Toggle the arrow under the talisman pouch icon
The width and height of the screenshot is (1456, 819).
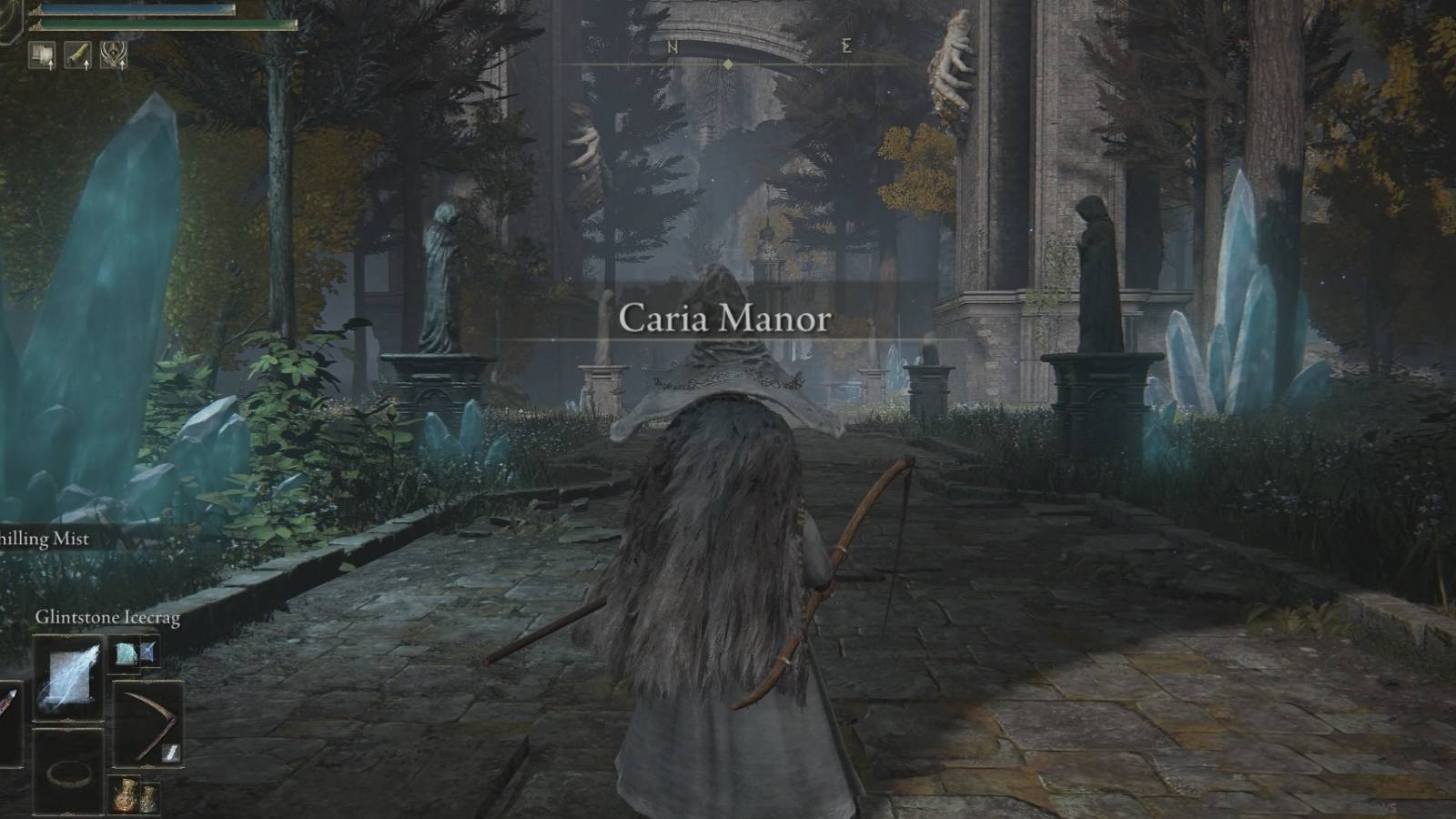coord(122,65)
